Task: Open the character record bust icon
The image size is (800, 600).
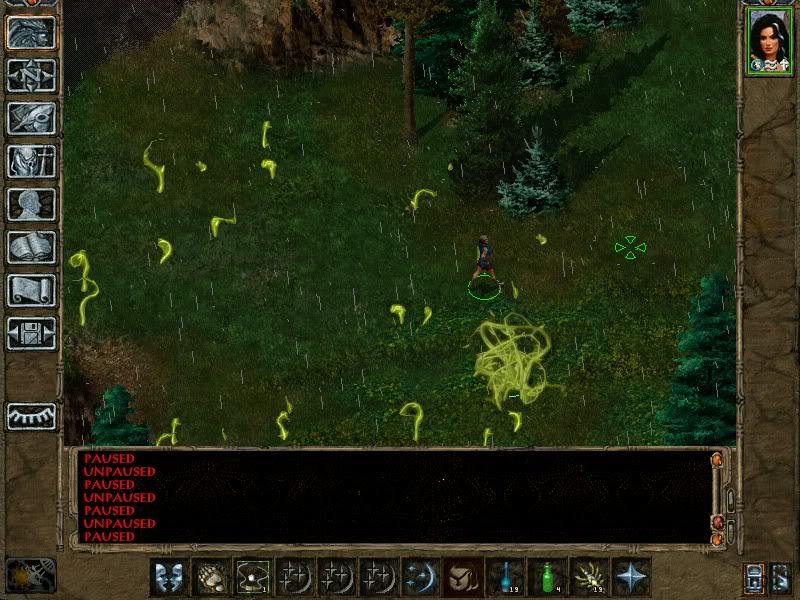Action: pyautogui.click(x=31, y=204)
